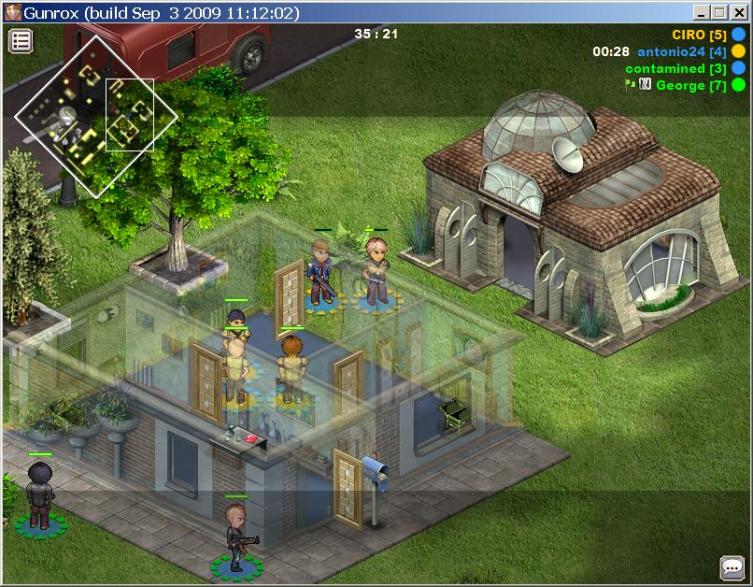
Task: Select player George in the scoreboard
Action: (690, 86)
